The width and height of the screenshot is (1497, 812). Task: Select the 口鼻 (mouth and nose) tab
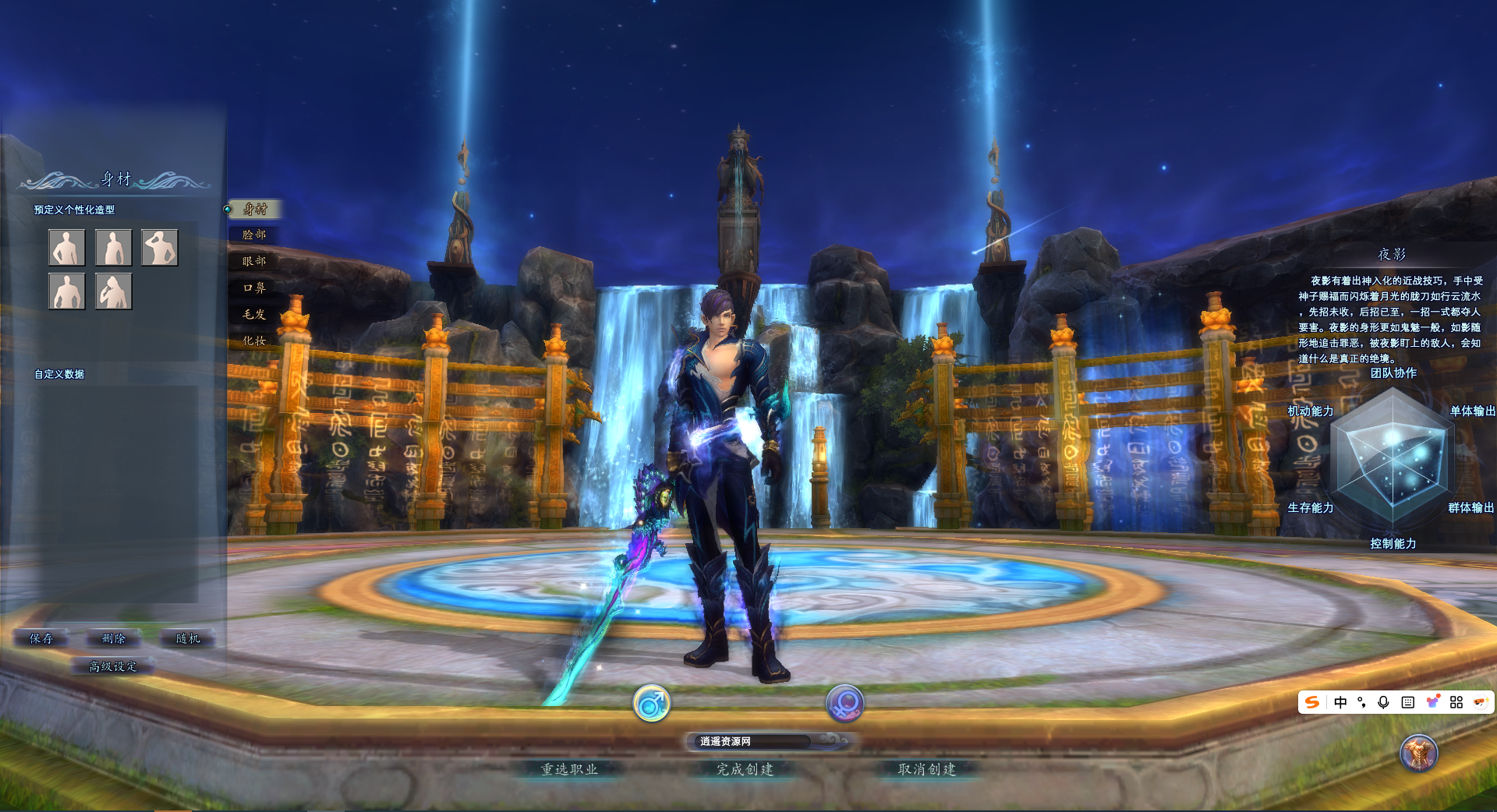(x=254, y=288)
